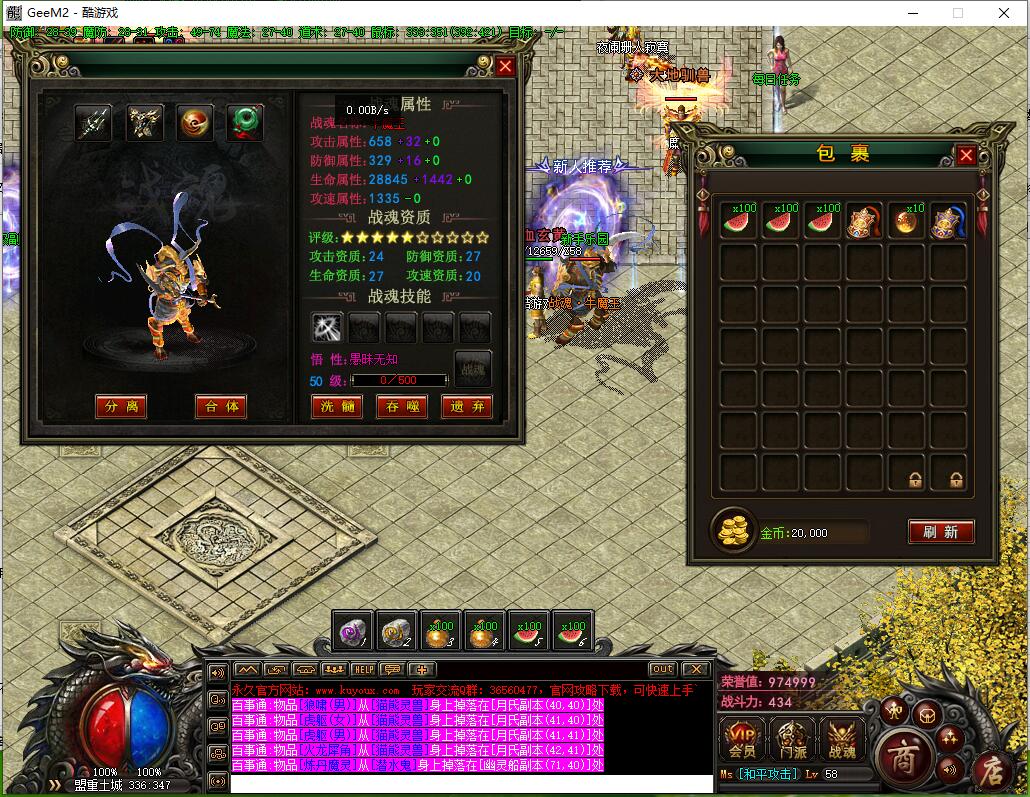Select the red-gold orb equipment slot
The image size is (1030, 797).
pos(195,123)
